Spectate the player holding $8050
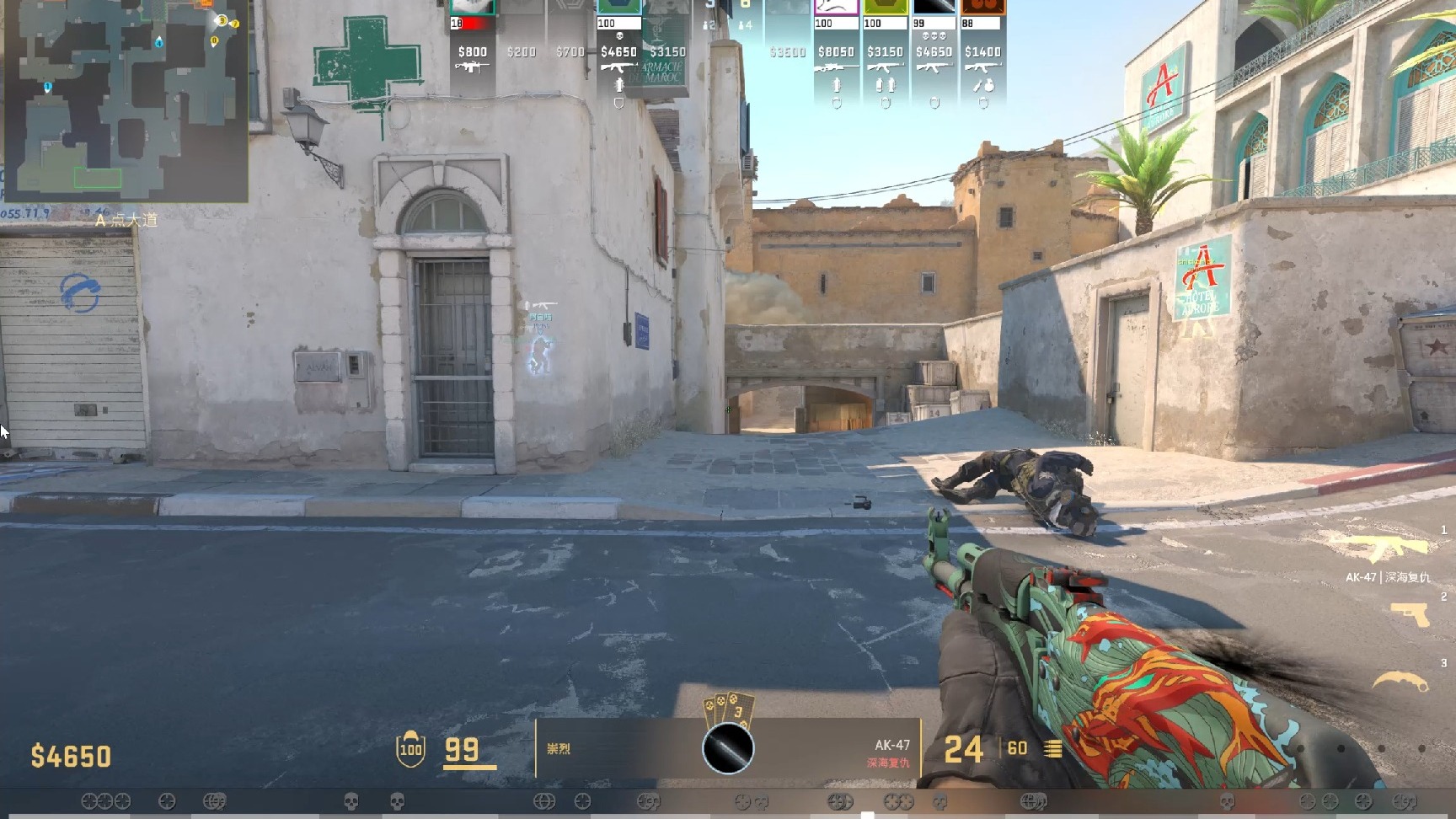The height and width of the screenshot is (819, 1456). (836, 52)
